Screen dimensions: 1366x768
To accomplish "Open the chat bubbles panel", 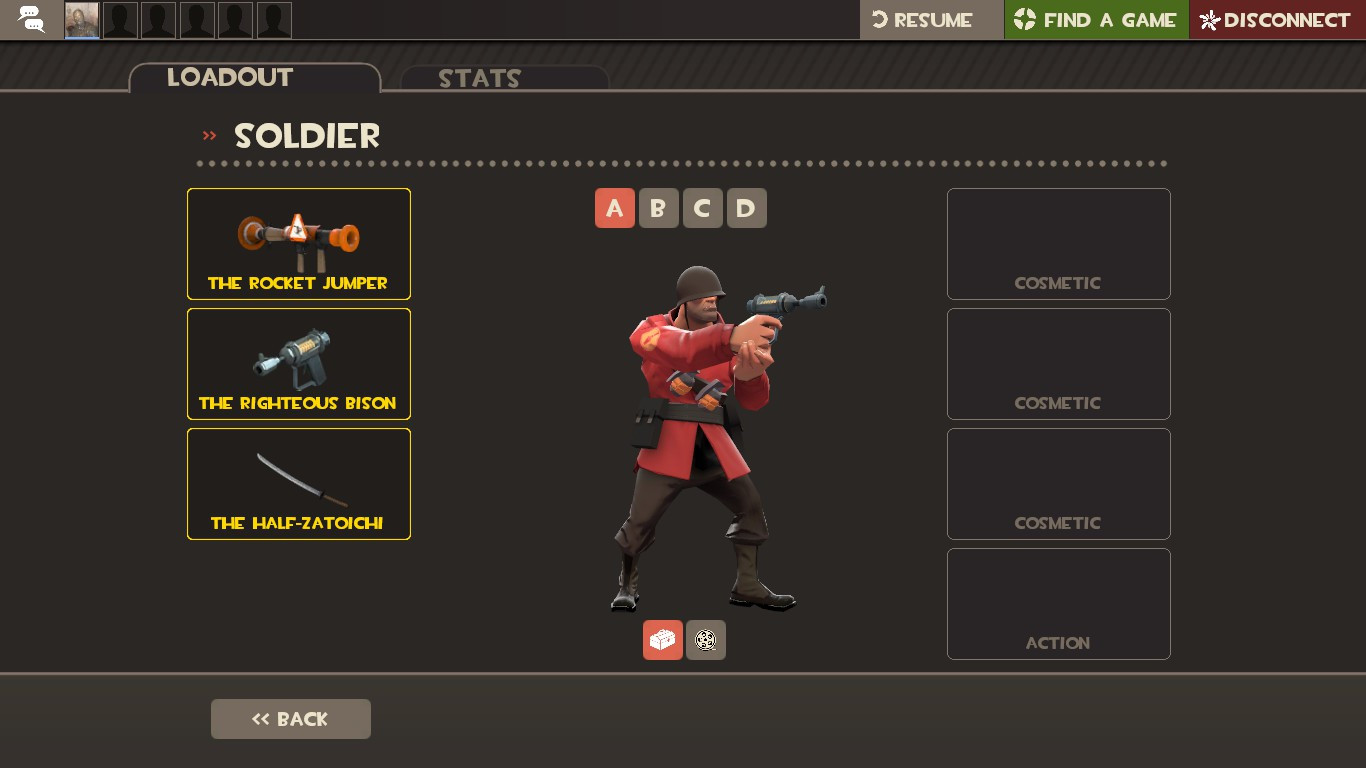I will tap(30, 20).
